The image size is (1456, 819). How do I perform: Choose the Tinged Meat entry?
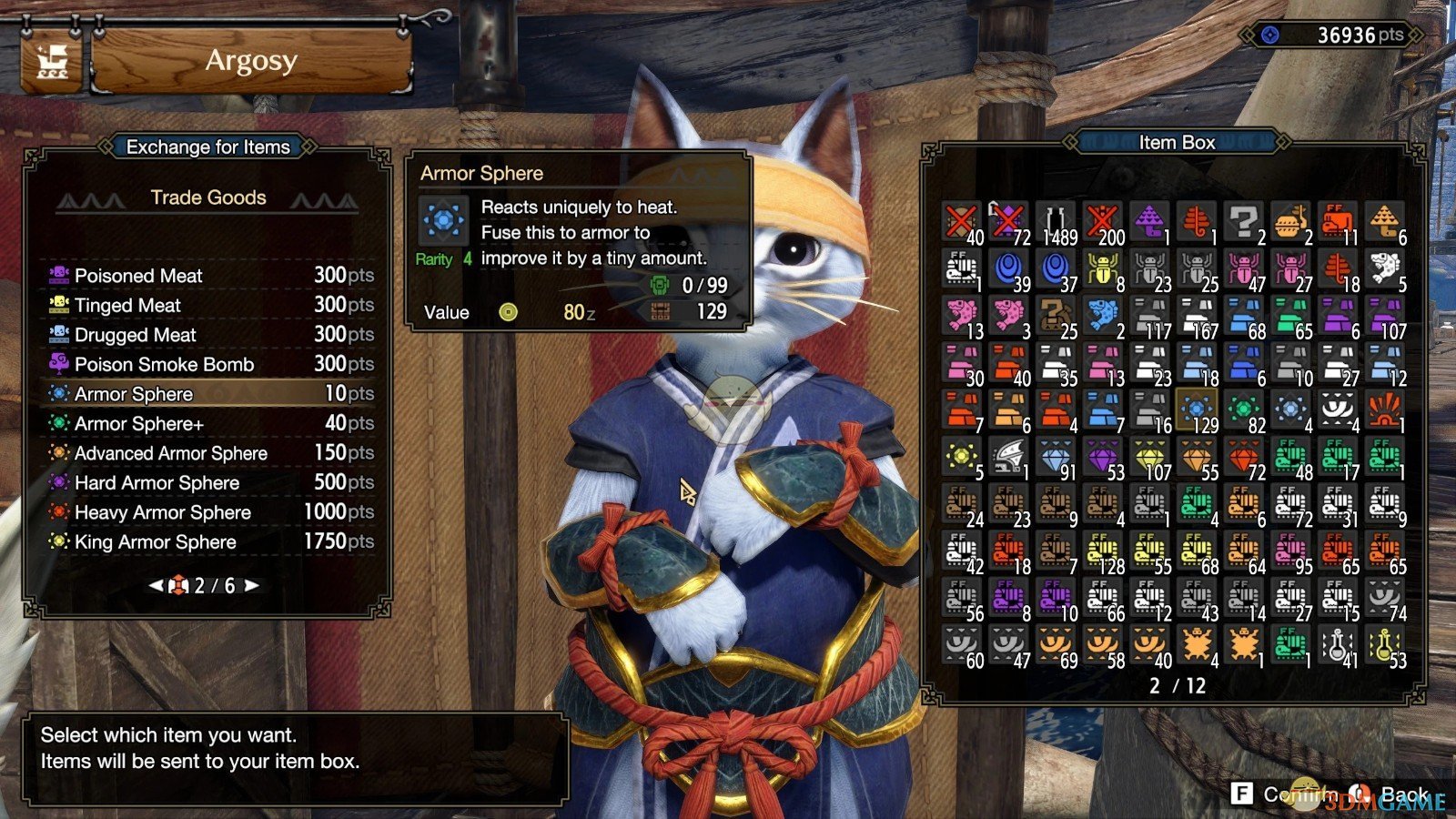point(207,306)
